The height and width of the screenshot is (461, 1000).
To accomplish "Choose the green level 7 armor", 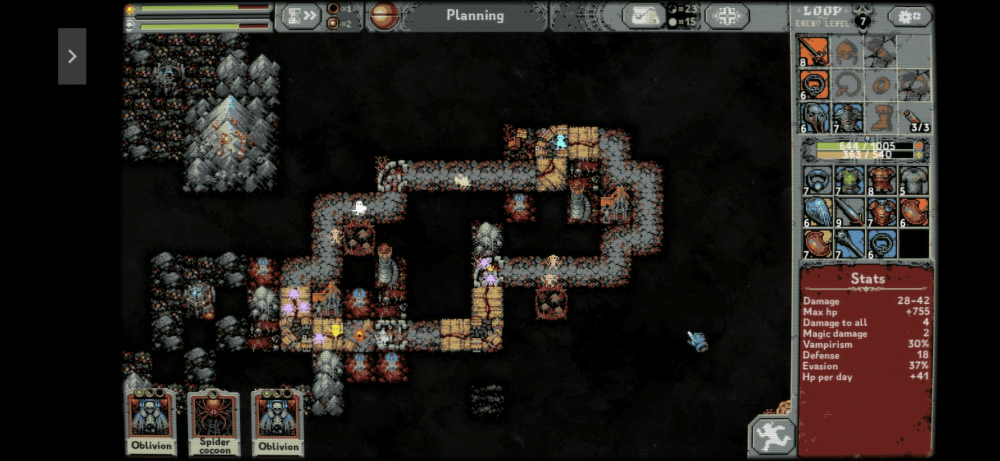I will [x=848, y=180].
